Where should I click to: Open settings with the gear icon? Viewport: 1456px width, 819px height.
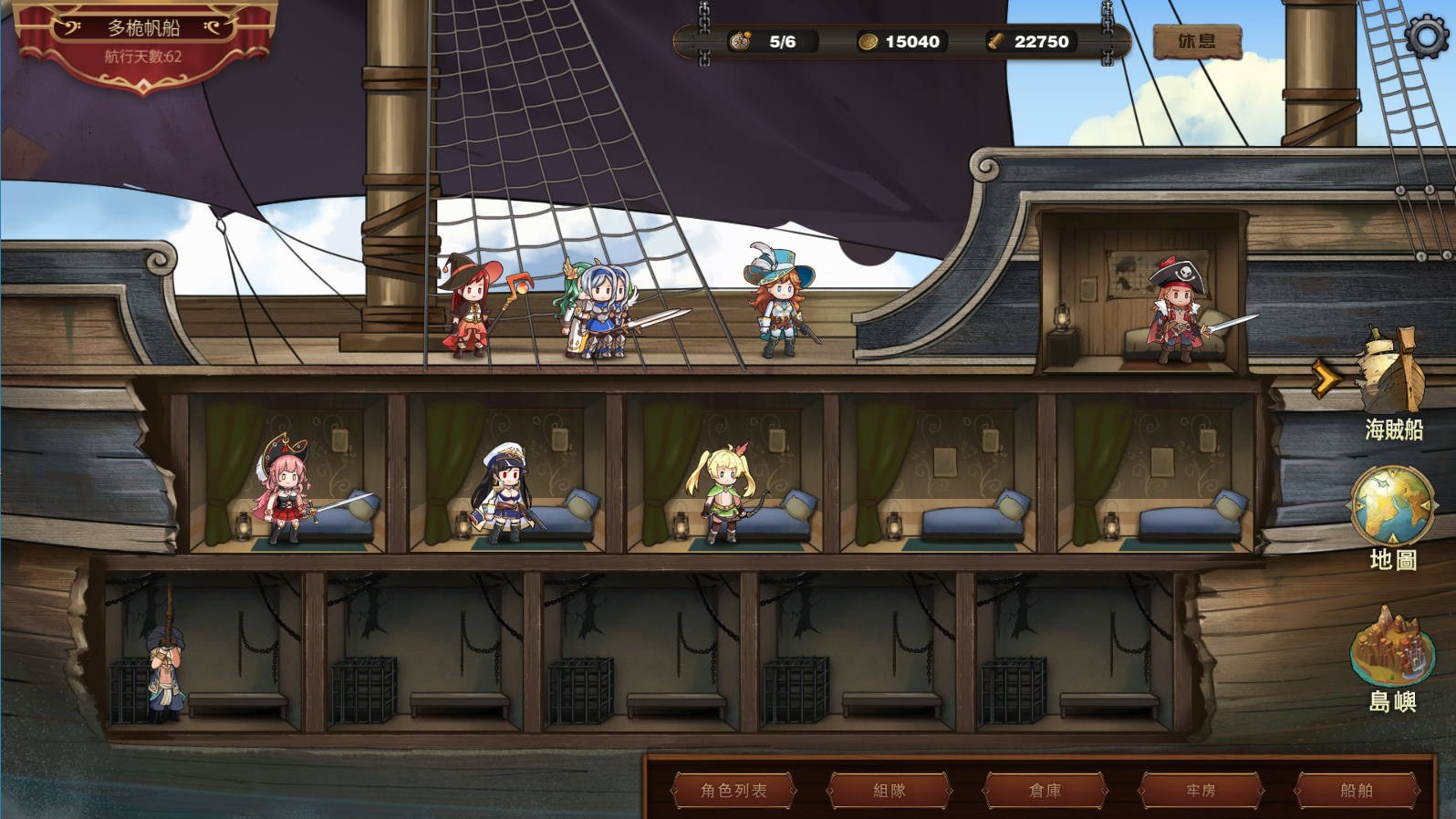[x=1426, y=36]
